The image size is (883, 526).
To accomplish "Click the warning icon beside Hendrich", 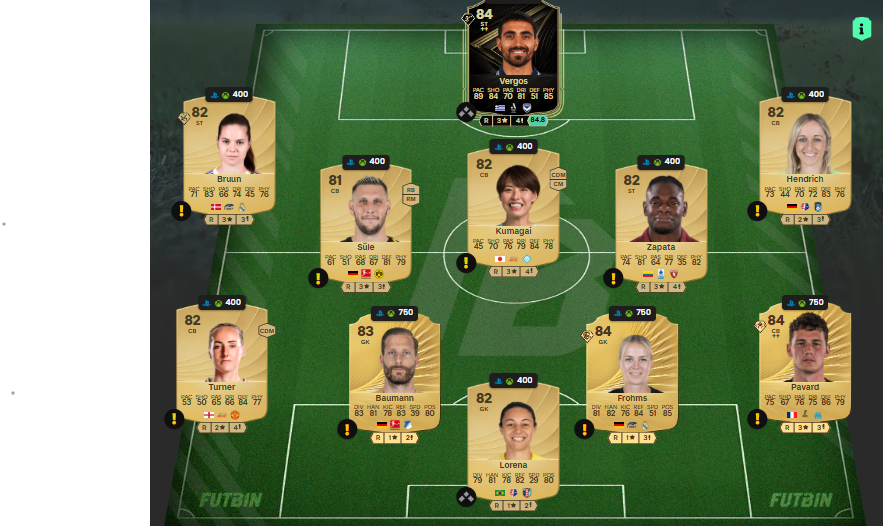I will 757,211.
